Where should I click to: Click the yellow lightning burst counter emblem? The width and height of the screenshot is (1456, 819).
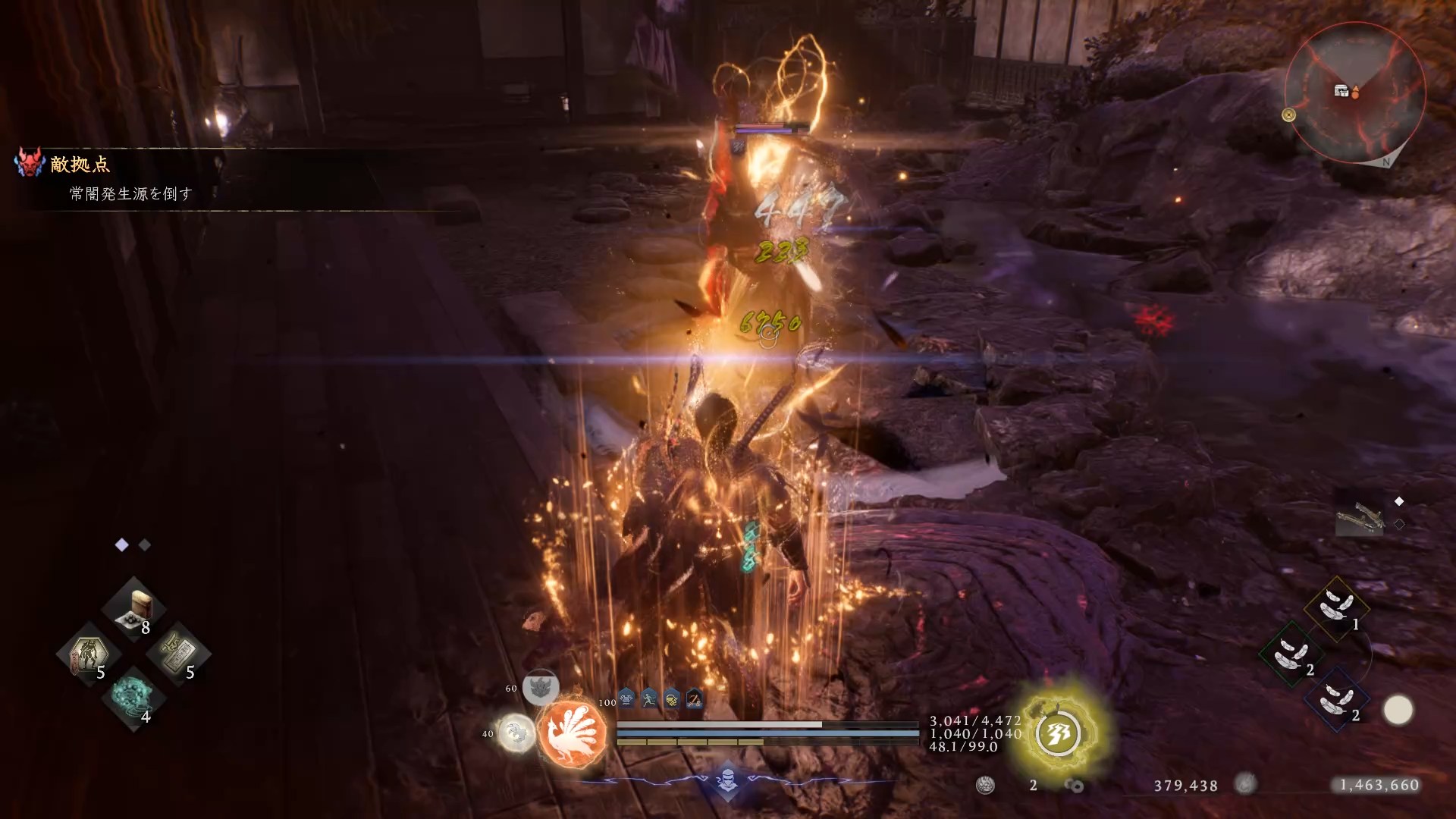coord(1059,733)
